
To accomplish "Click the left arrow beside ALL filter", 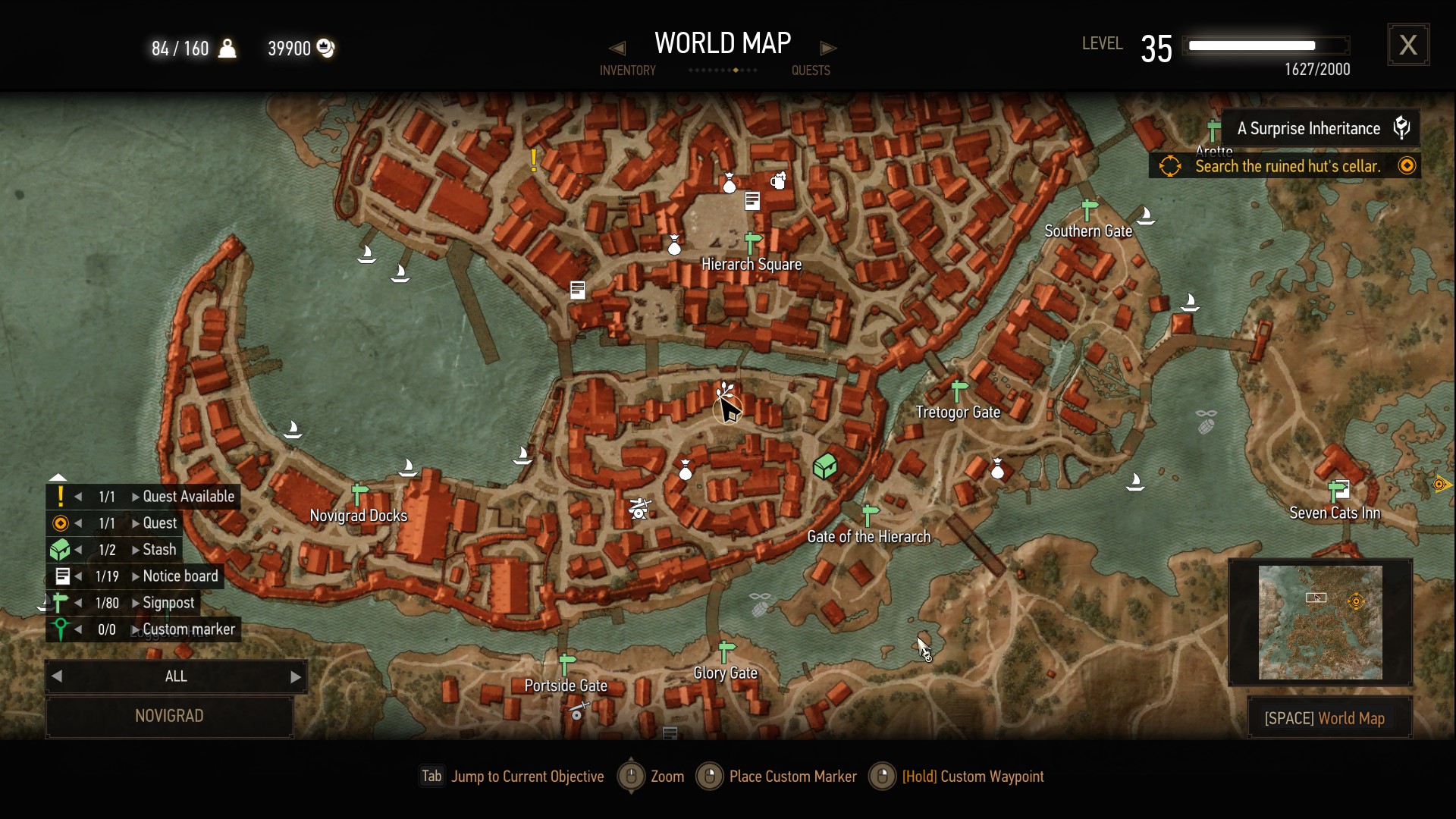I will click(57, 677).
